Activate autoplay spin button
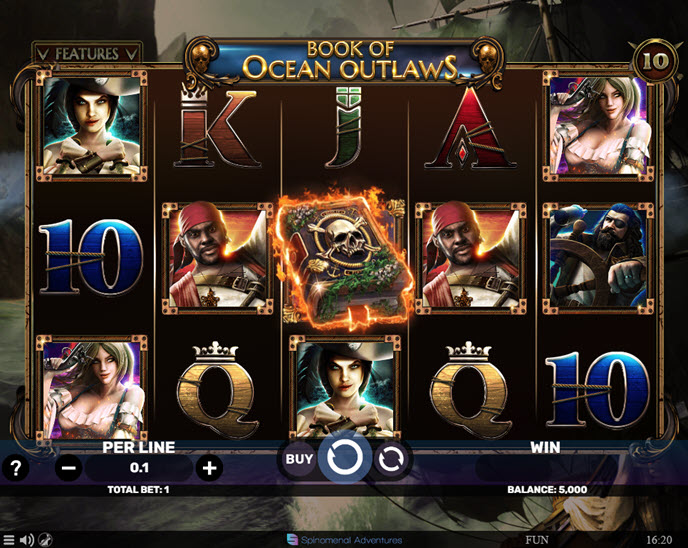Viewport: 688px width, 548px height. tap(393, 459)
